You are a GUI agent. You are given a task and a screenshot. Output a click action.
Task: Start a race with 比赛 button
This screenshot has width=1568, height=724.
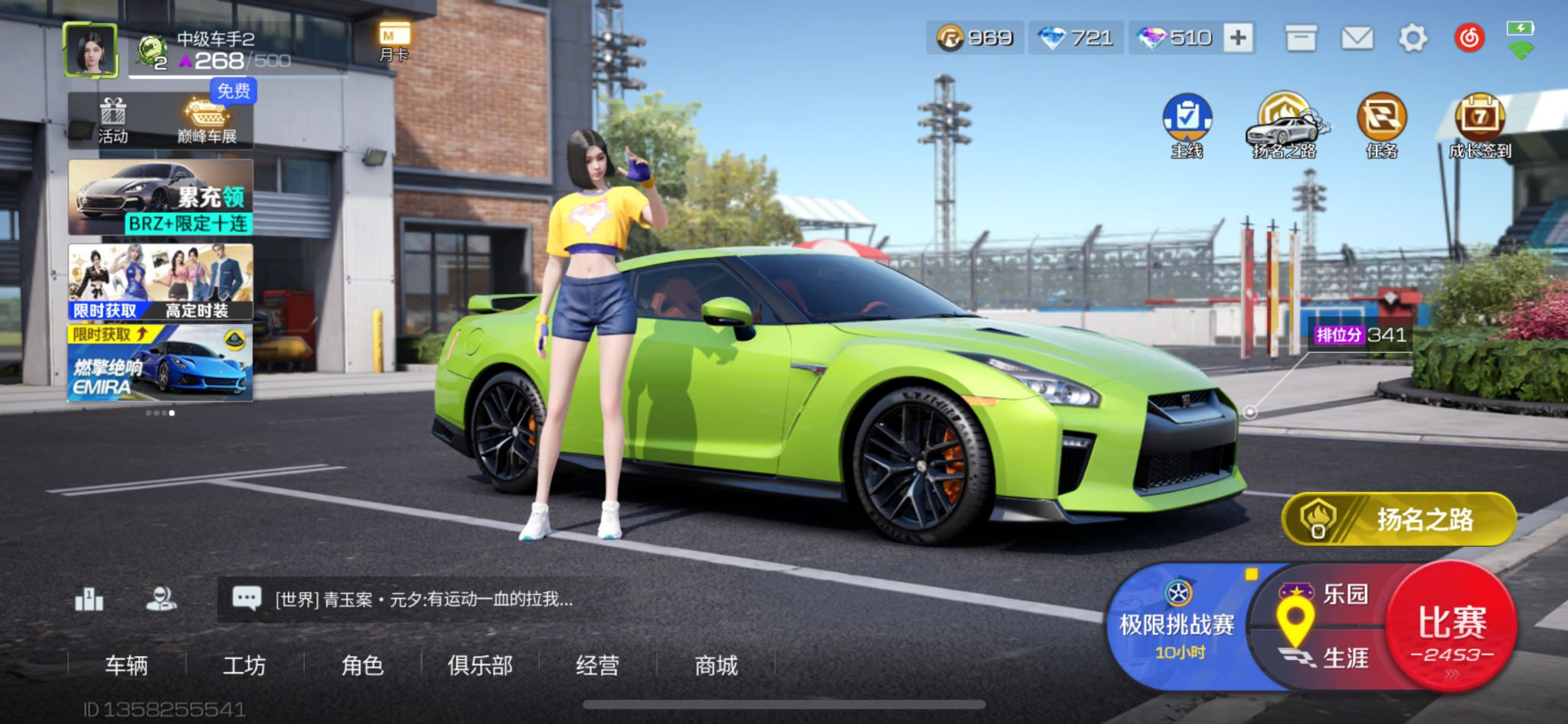[1452, 628]
